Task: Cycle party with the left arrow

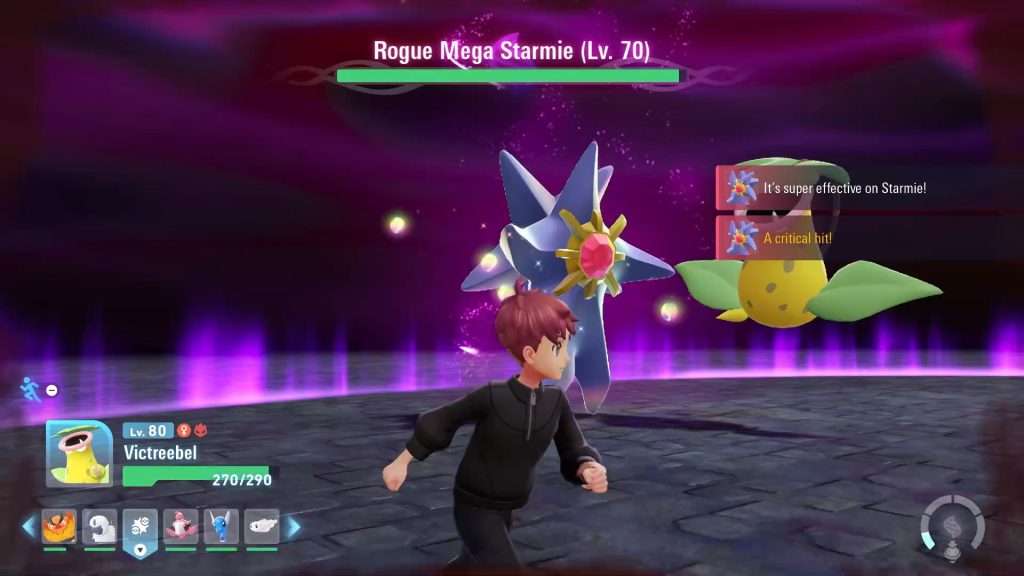Action: point(30,526)
